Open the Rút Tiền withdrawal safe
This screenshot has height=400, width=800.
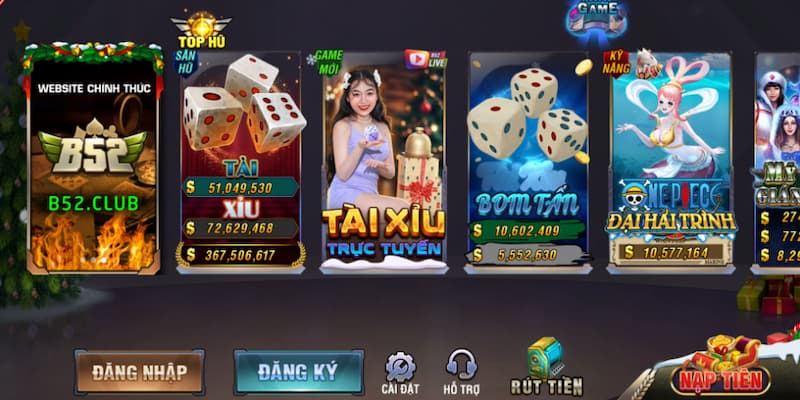pos(546,366)
